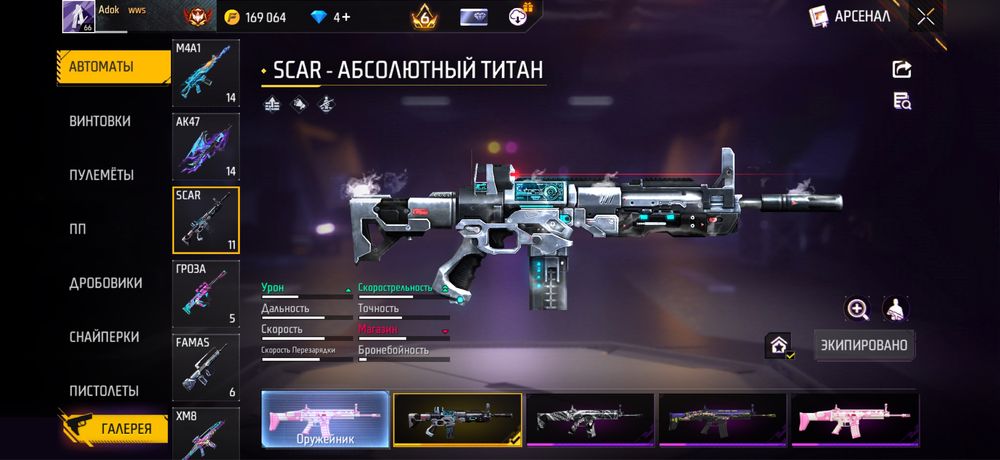
Task: Click the magnifying glass zoom icon
Action: pos(857,309)
